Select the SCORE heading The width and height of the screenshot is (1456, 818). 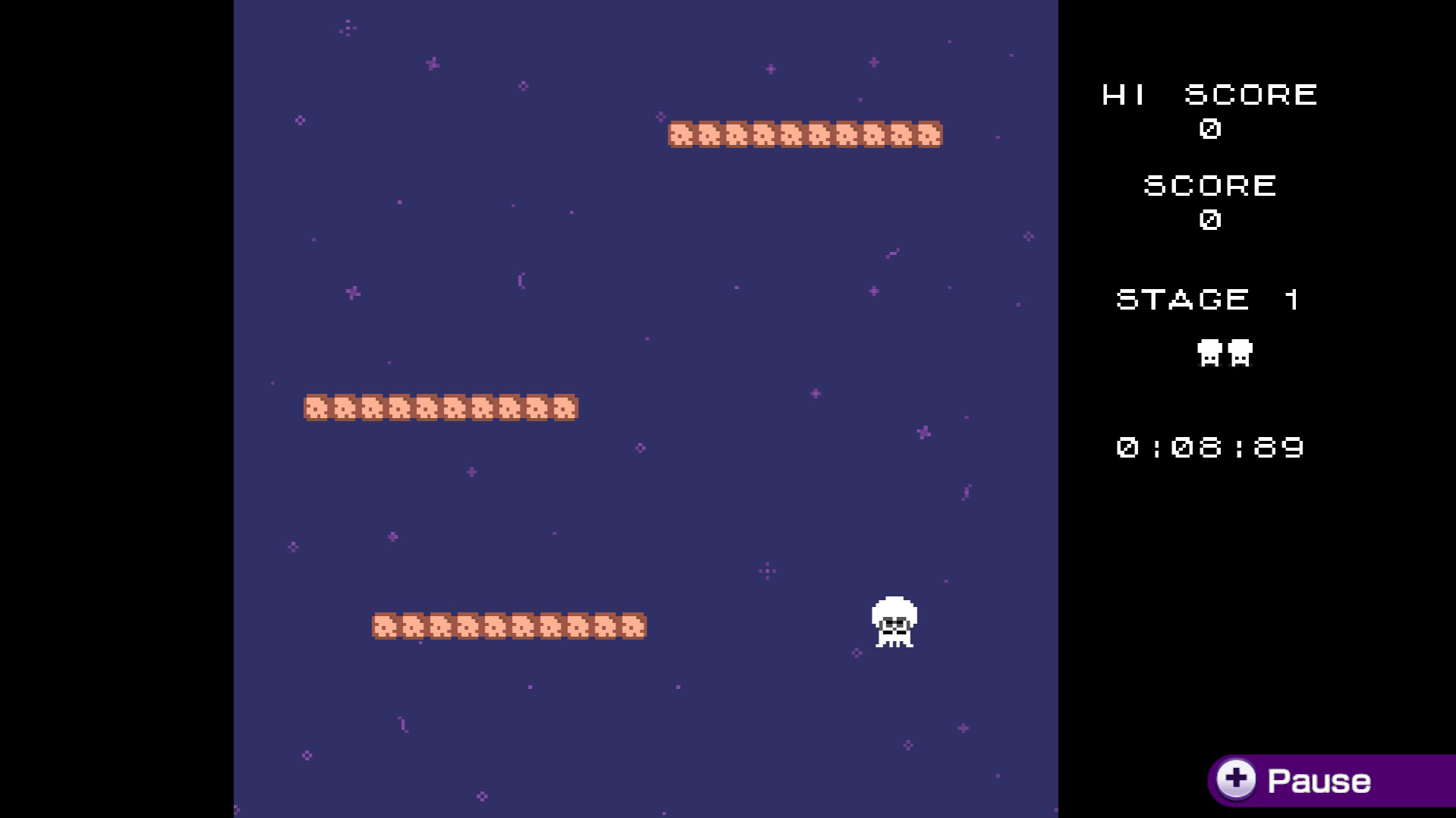click(x=1209, y=185)
